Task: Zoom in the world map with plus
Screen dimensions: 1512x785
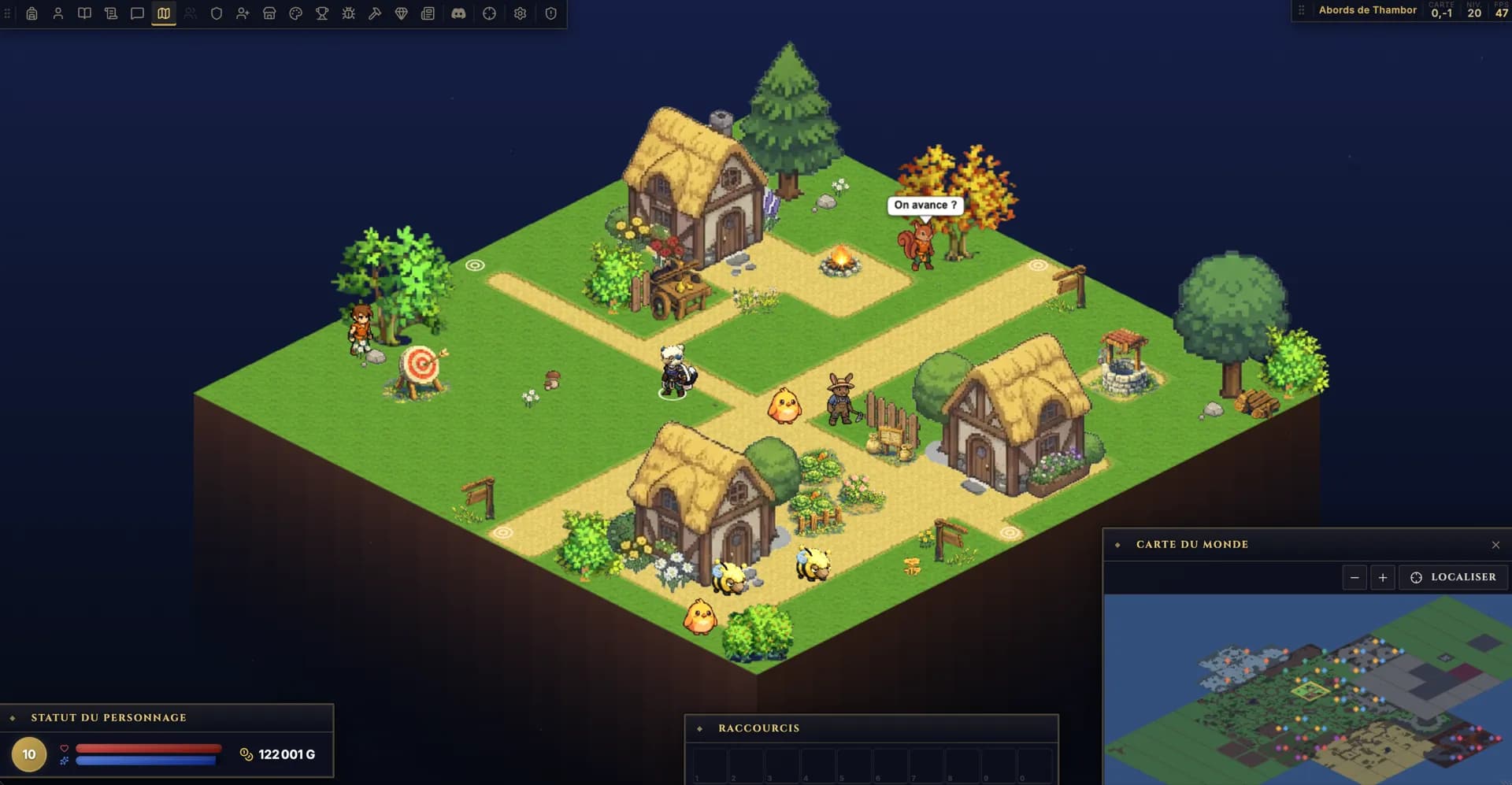Action: (1383, 577)
